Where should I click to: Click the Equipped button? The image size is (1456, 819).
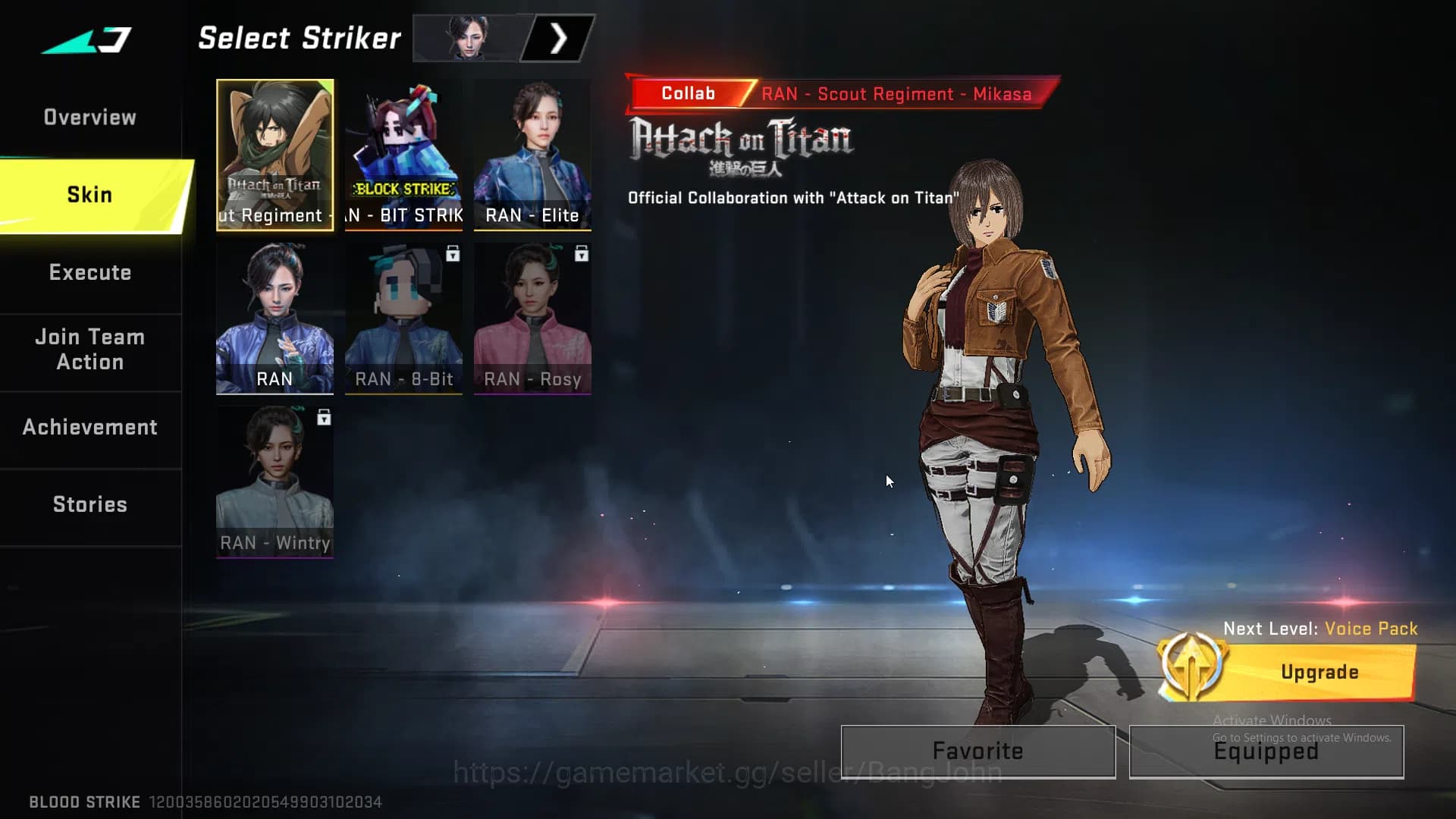point(1266,752)
